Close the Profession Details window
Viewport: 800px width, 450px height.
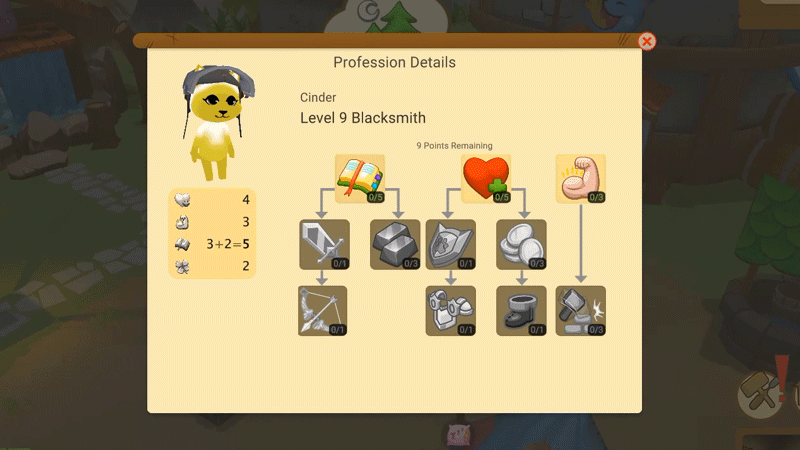coord(647,41)
